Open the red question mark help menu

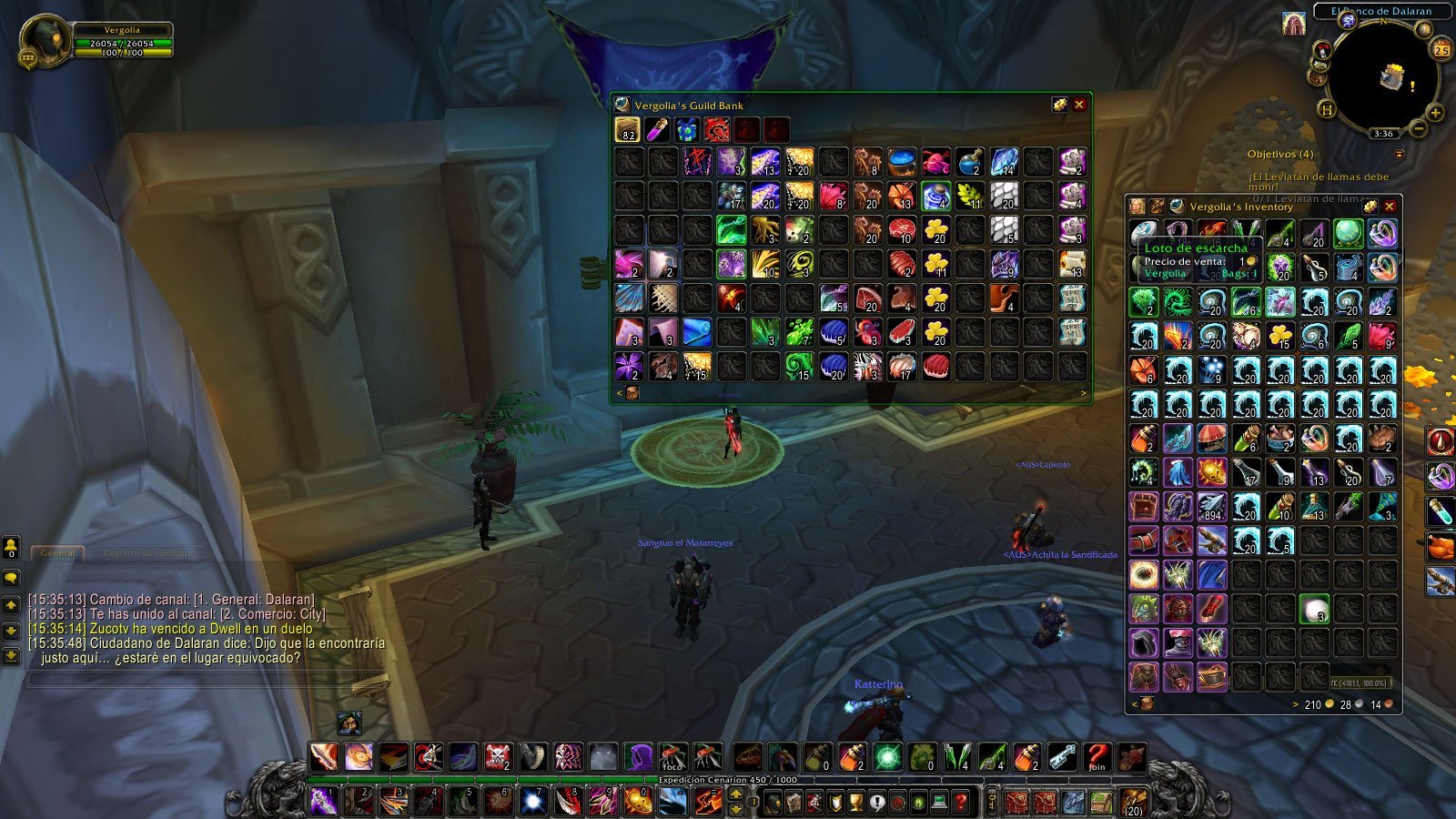pyautogui.click(x=962, y=802)
